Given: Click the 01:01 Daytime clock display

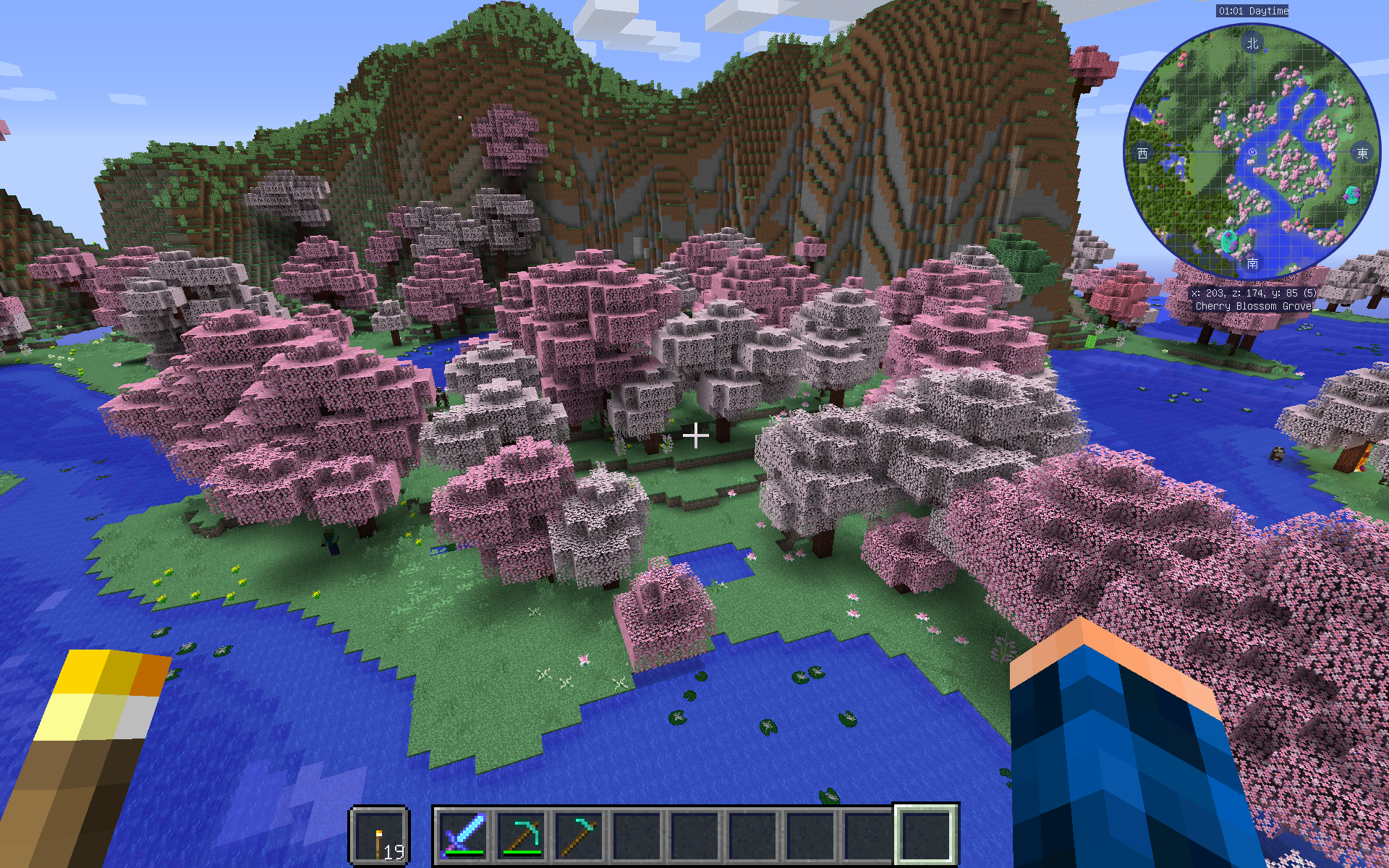Looking at the screenshot, I should coord(1252,11).
